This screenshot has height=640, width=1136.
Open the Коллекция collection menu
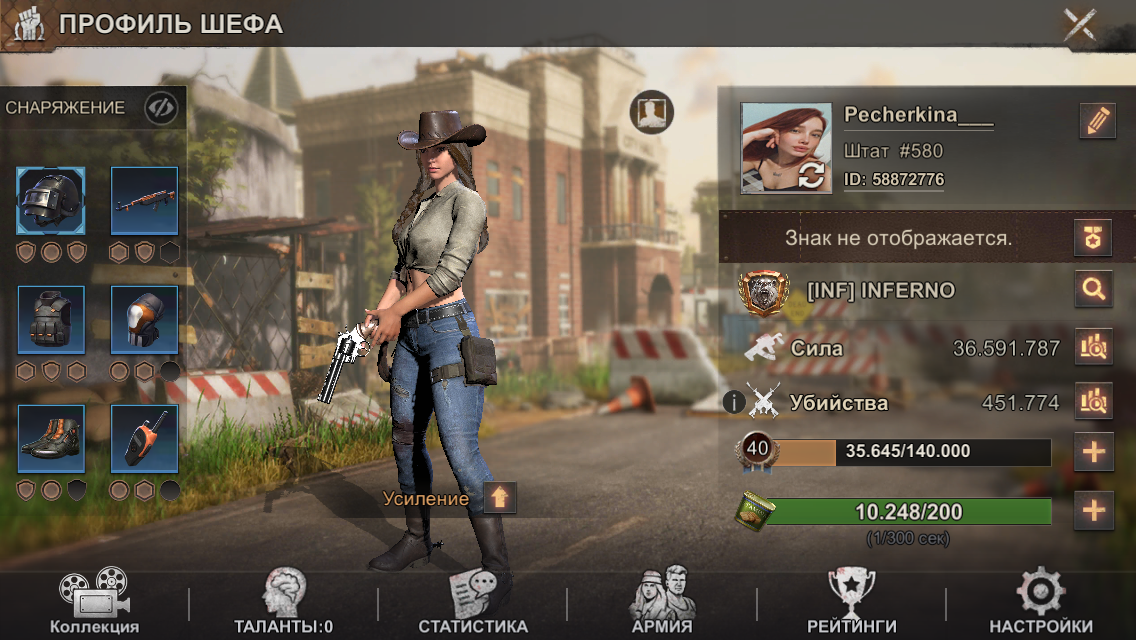tap(94, 604)
